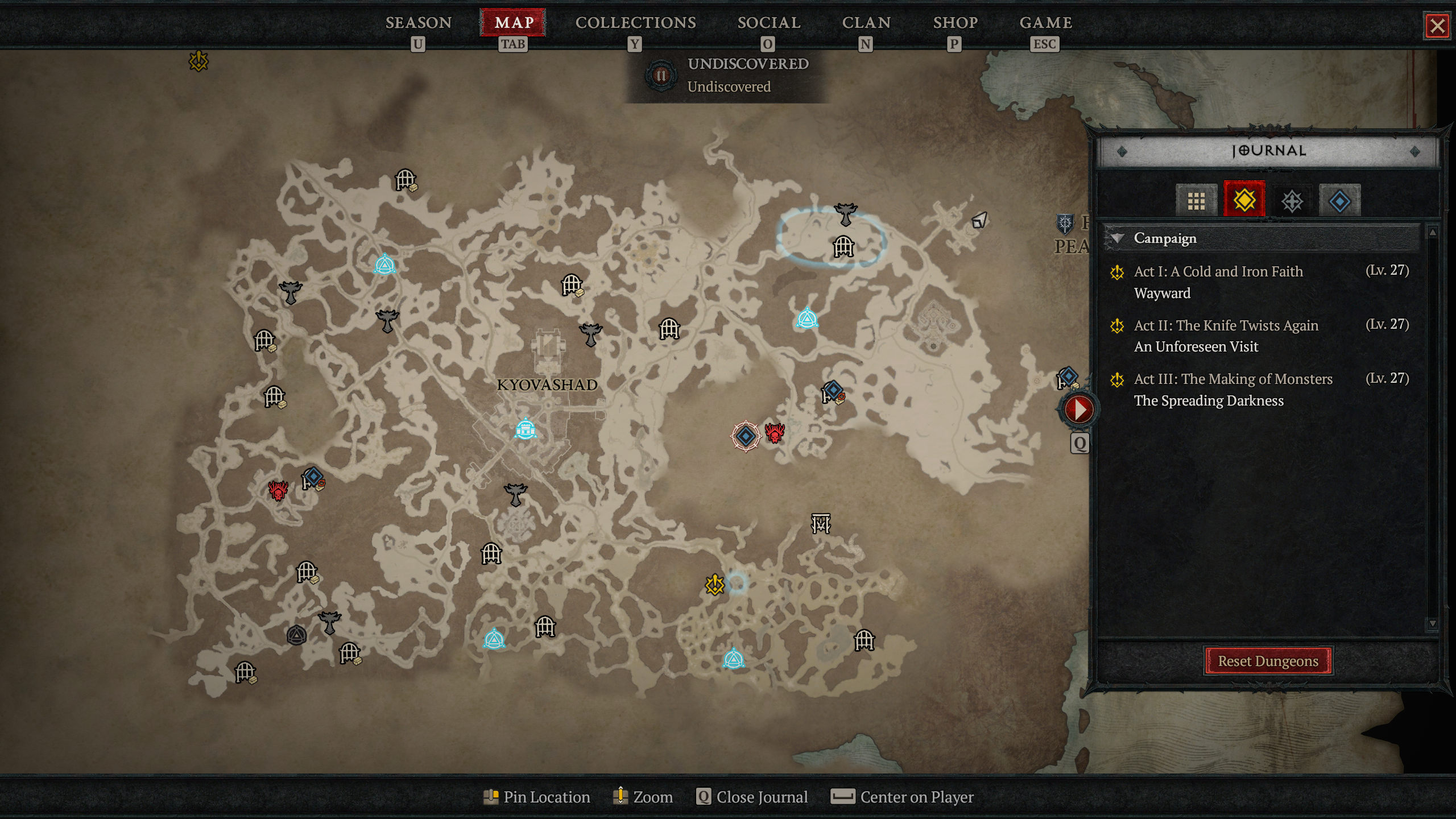Open the Social tab
Screen dimensions: 1456x819
pos(768,23)
